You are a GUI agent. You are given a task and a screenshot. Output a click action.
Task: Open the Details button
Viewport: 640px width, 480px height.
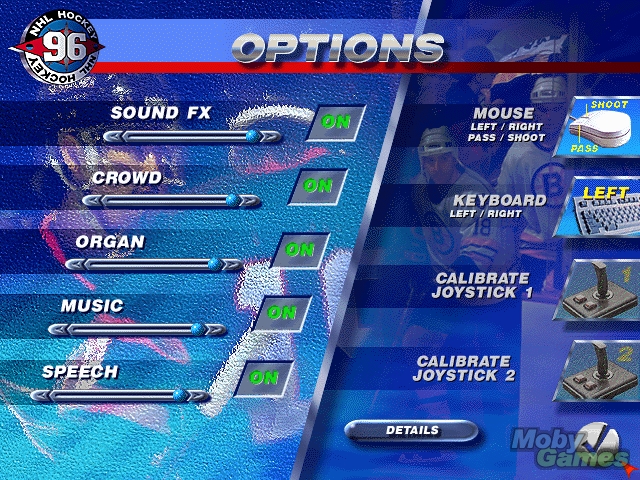[x=411, y=430]
